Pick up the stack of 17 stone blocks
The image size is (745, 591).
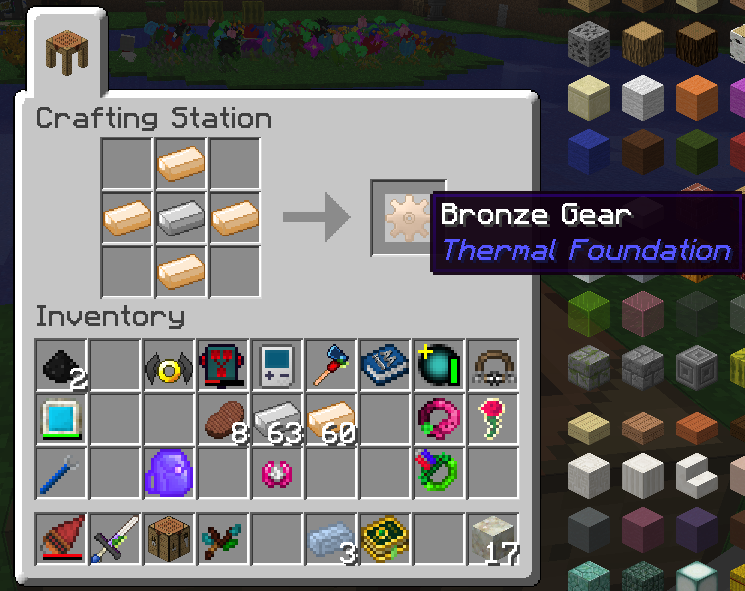(x=491, y=540)
